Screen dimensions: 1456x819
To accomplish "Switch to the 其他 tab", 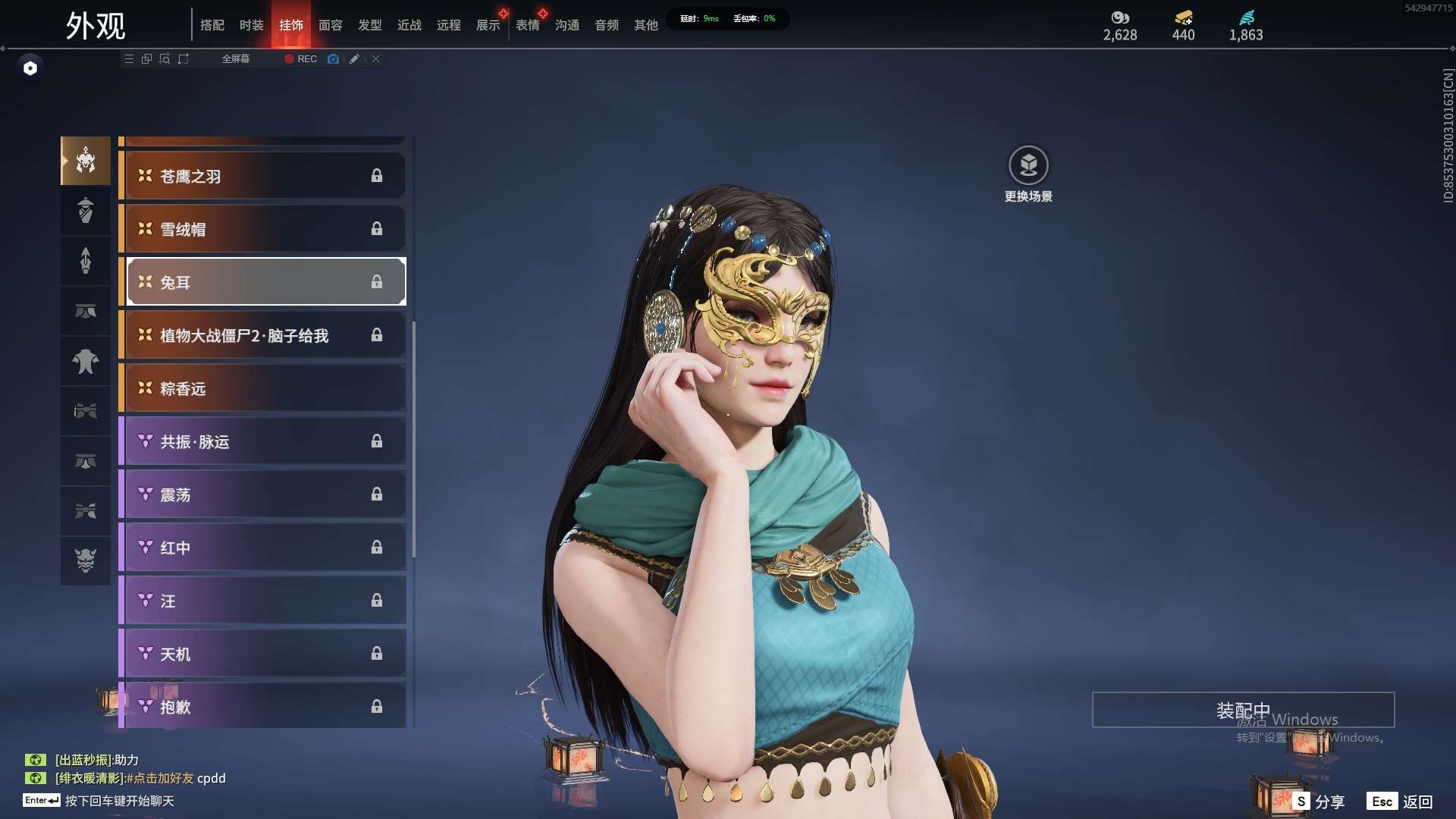I will pyautogui.click(x=645, y=25).
